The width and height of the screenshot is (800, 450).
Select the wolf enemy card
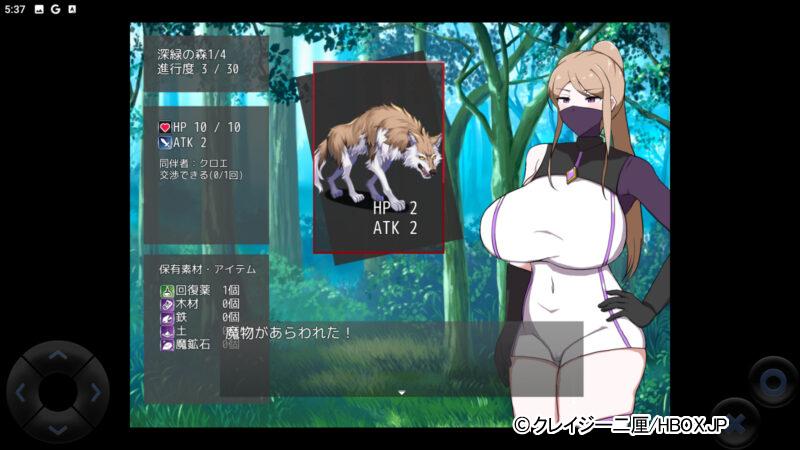coord(379,157)
